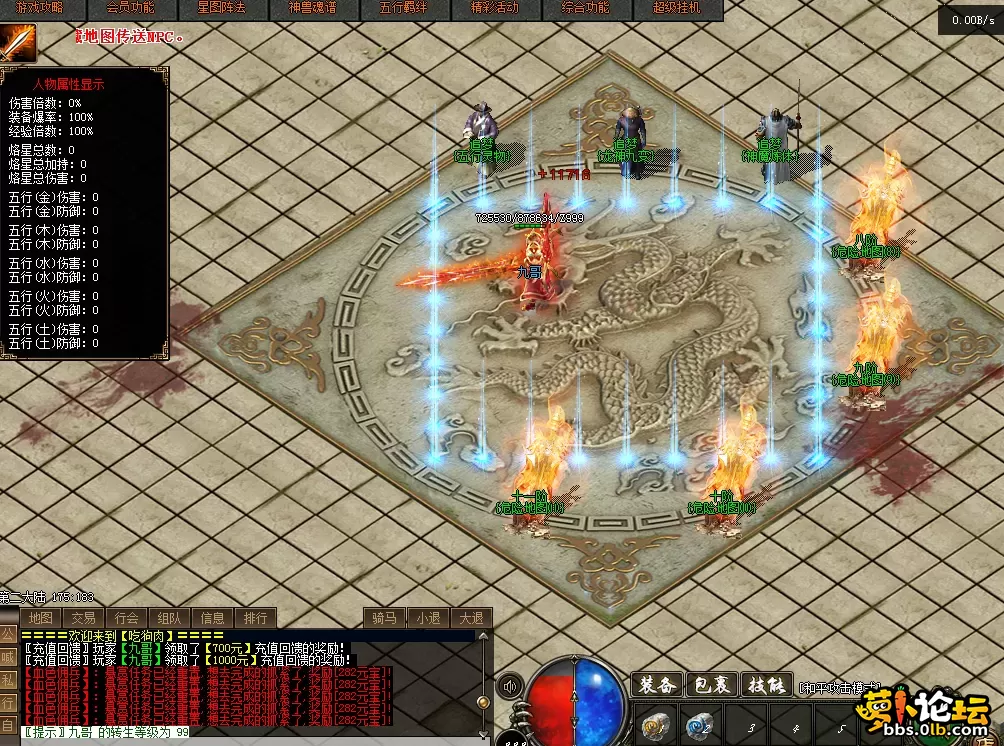Toggle 骑马 mount riding
Image resolution: width=1004 pixels, height=746 pixels.
coord(383,618)
